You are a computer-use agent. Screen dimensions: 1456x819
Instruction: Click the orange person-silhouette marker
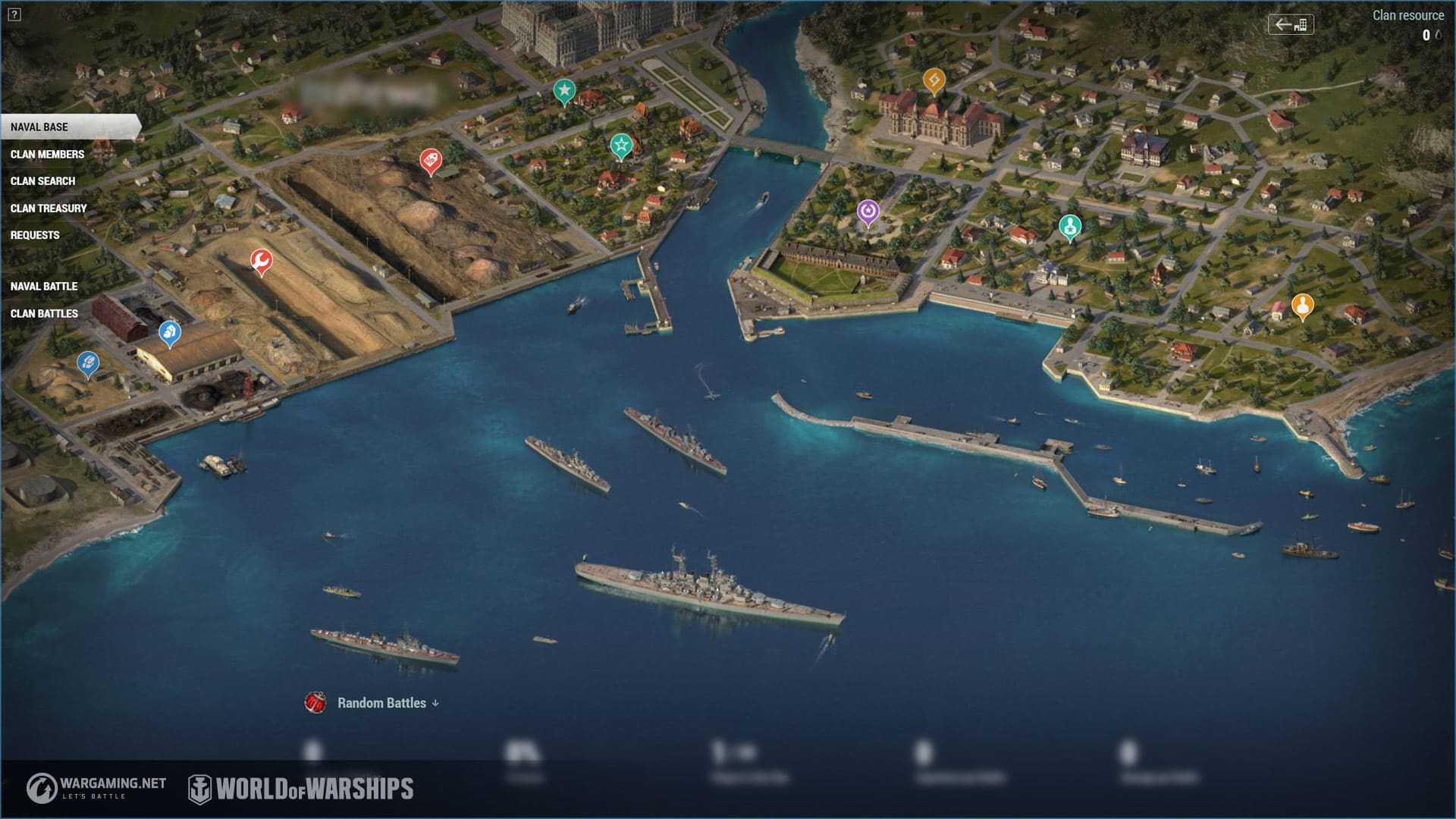(1302, 306)
